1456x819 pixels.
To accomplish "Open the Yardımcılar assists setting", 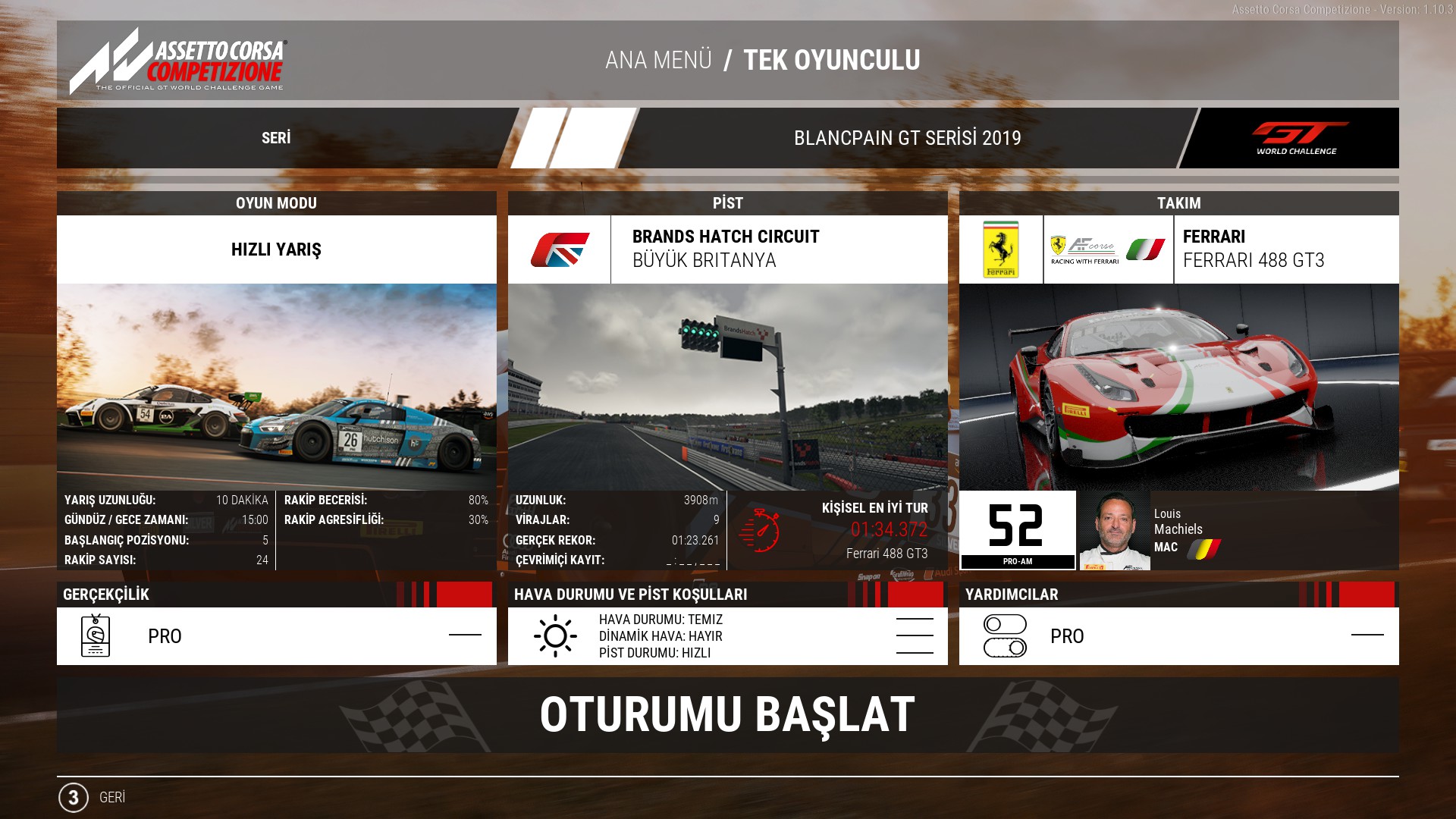I will click(1178, 635).
